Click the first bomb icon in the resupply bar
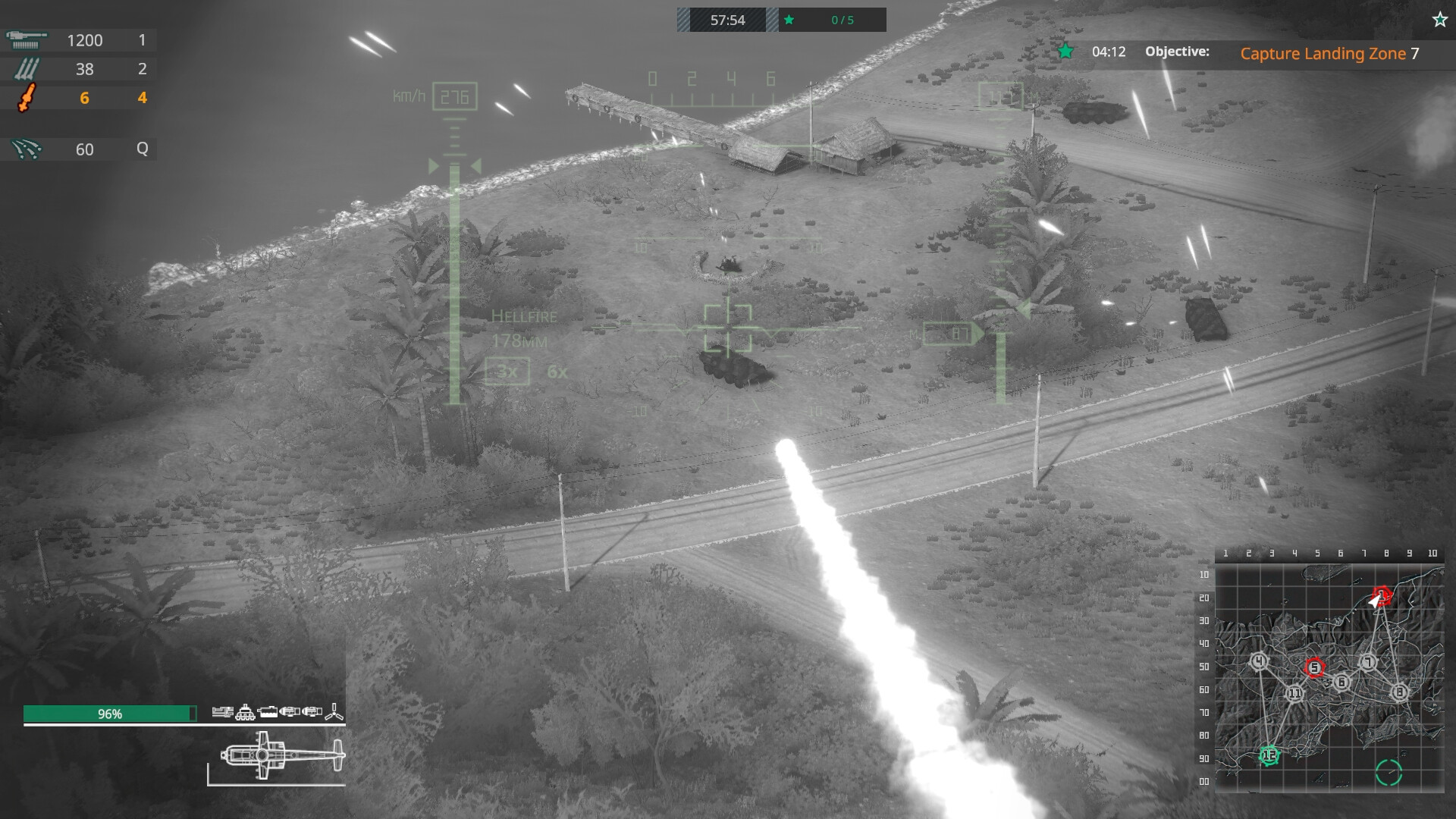 (289, 711)
